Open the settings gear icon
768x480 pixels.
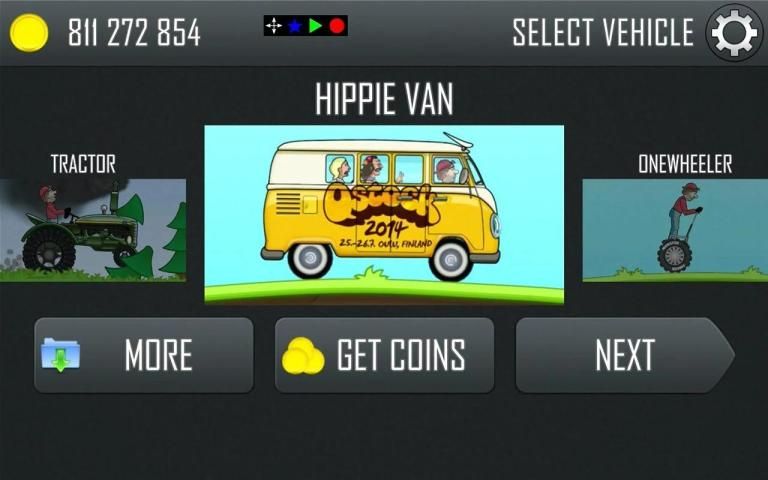(734, 33)
